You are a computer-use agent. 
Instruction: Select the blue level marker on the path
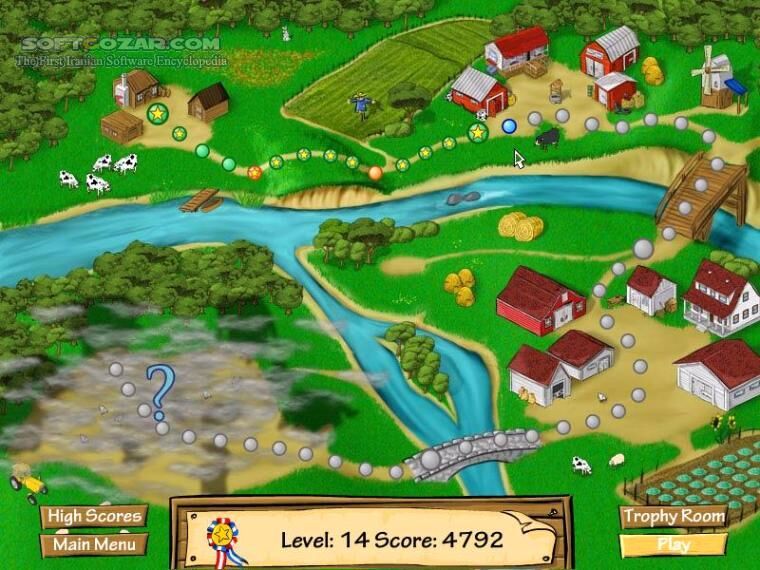tap(509, 127)
